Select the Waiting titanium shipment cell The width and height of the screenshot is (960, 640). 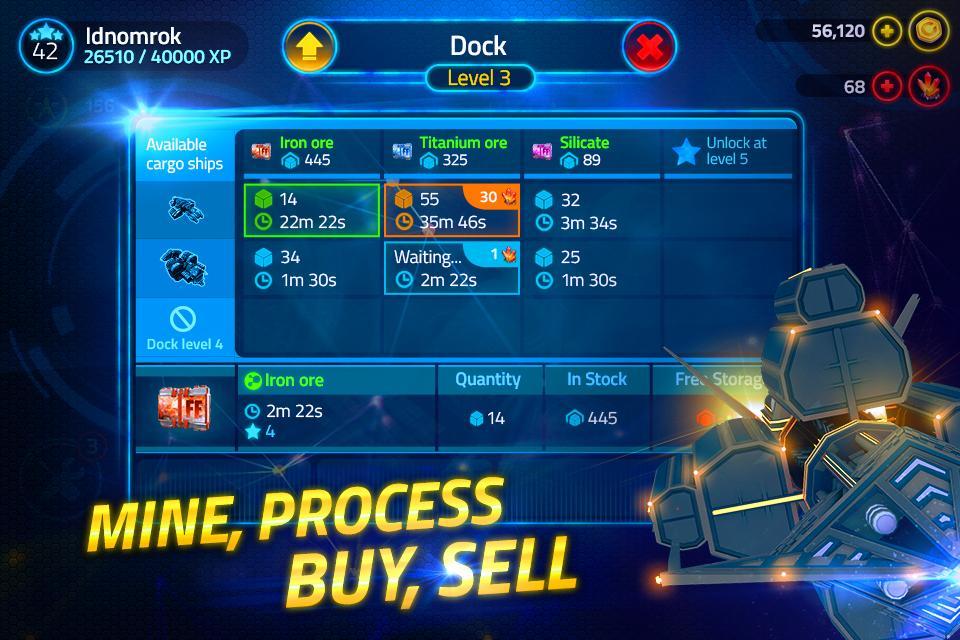[452, 269]
